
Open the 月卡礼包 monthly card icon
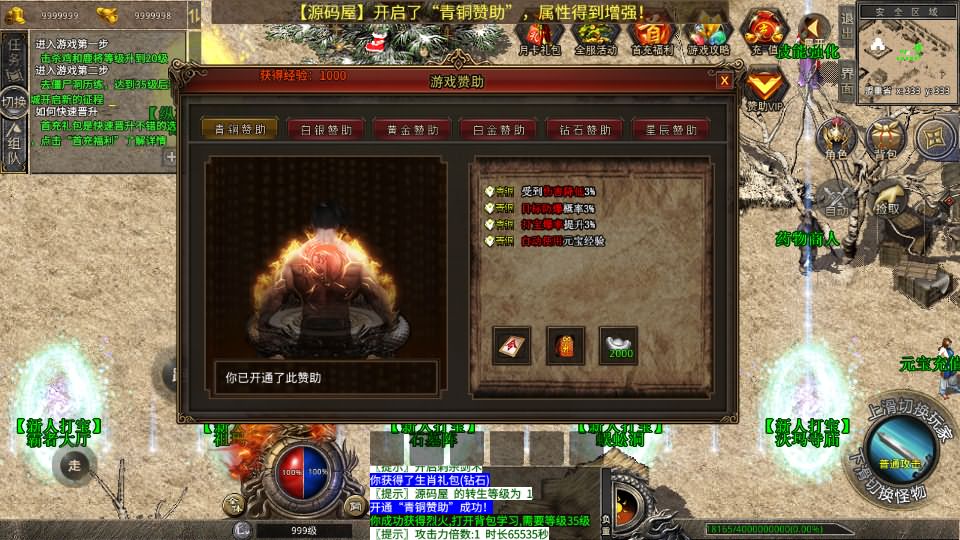[540, 35]
